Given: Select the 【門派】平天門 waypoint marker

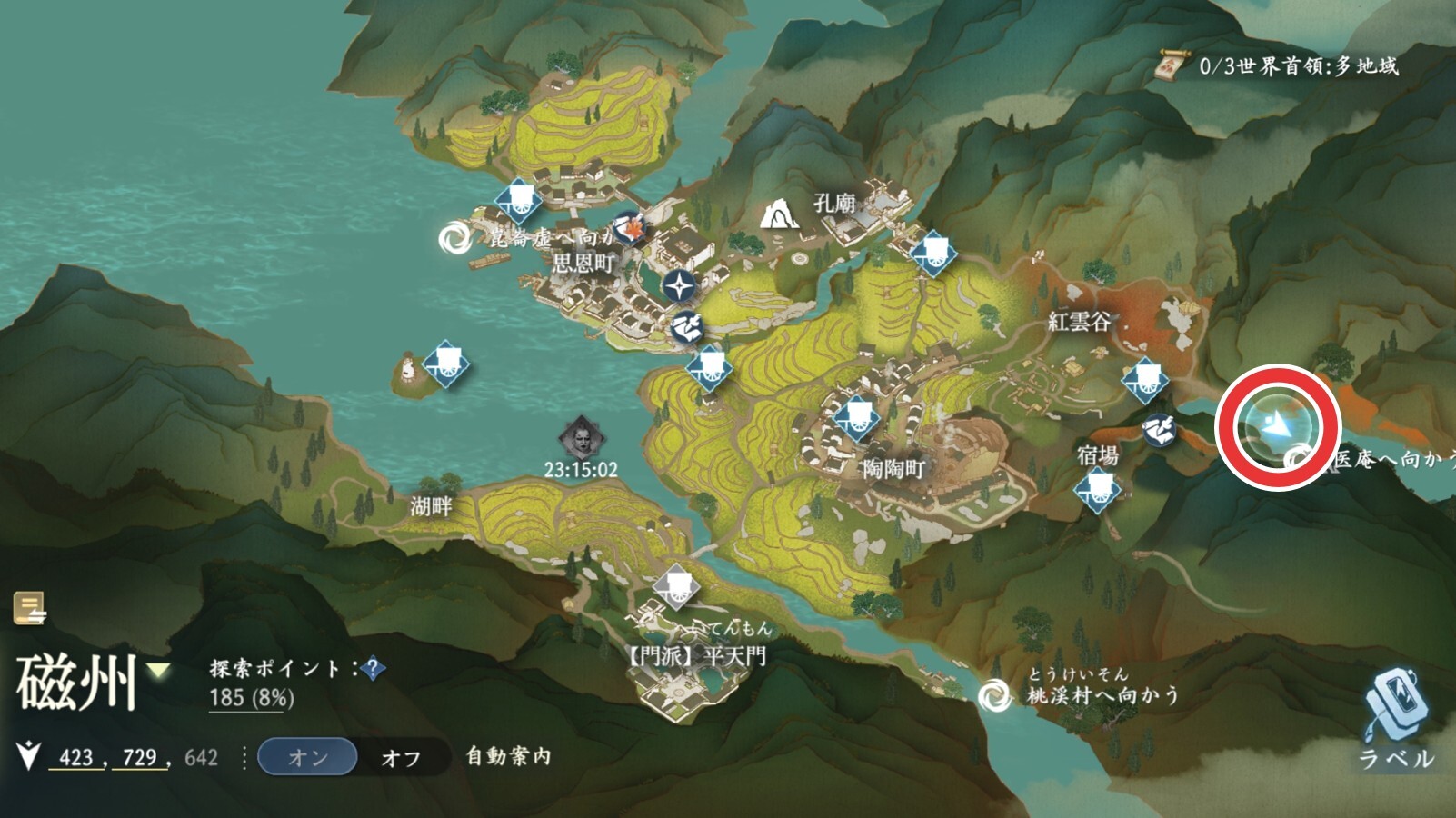Looking at the screenshot, I should pos(675,586).
